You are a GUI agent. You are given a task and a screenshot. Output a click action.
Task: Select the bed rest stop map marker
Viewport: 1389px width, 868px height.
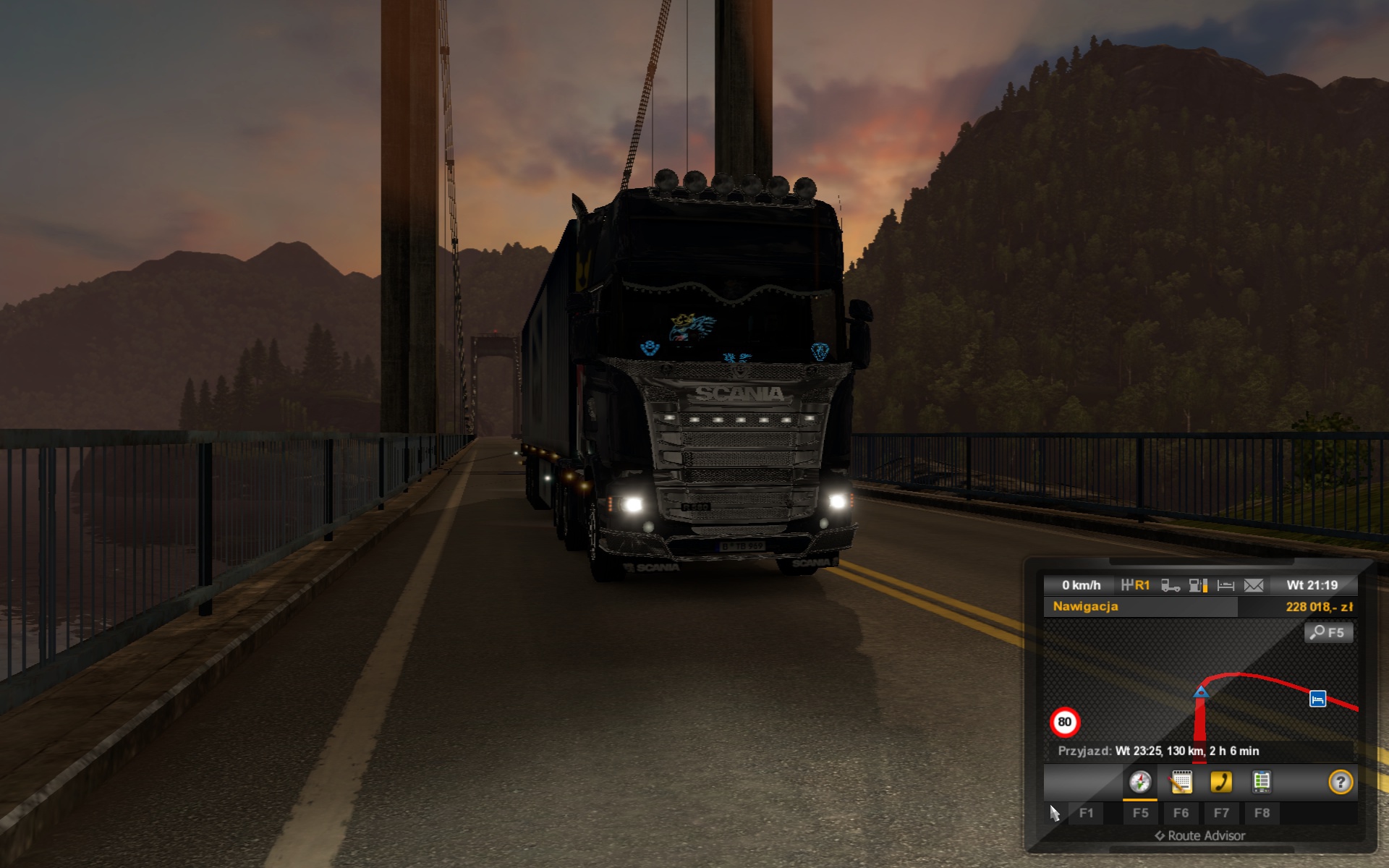1317,699
